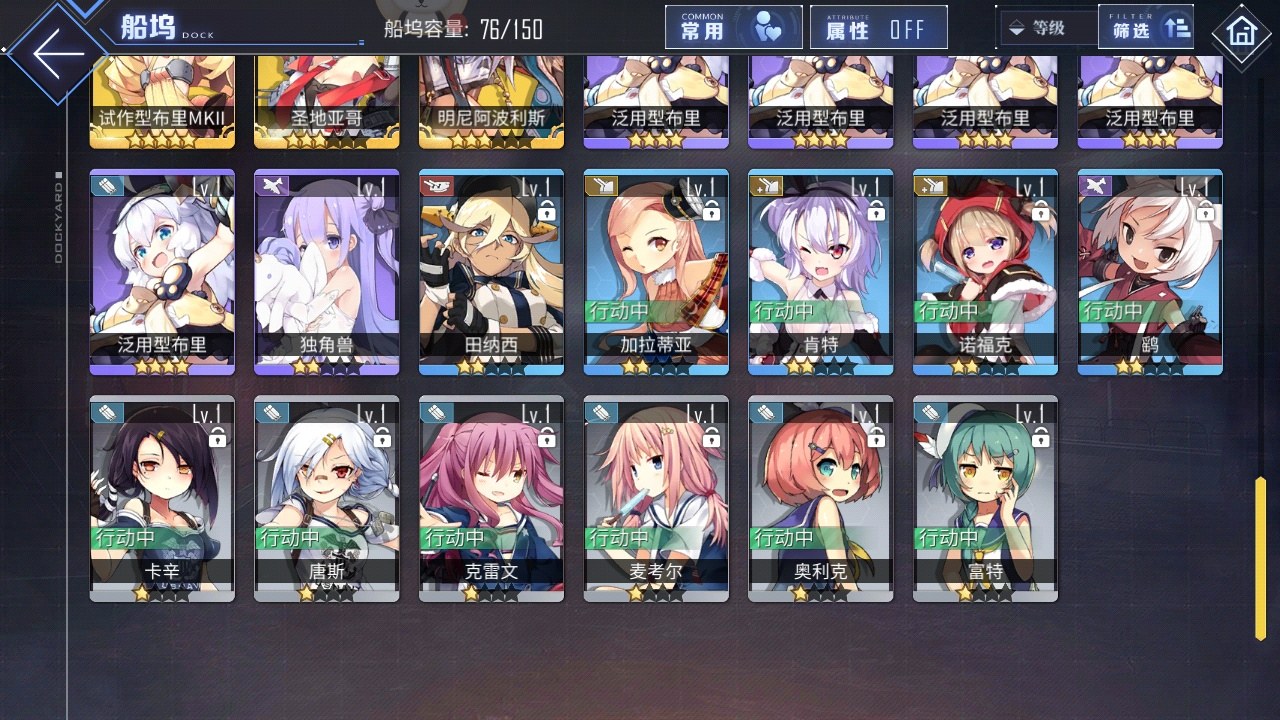
Task: Select the 克雷文 ship card
Action: coord(491,498)
